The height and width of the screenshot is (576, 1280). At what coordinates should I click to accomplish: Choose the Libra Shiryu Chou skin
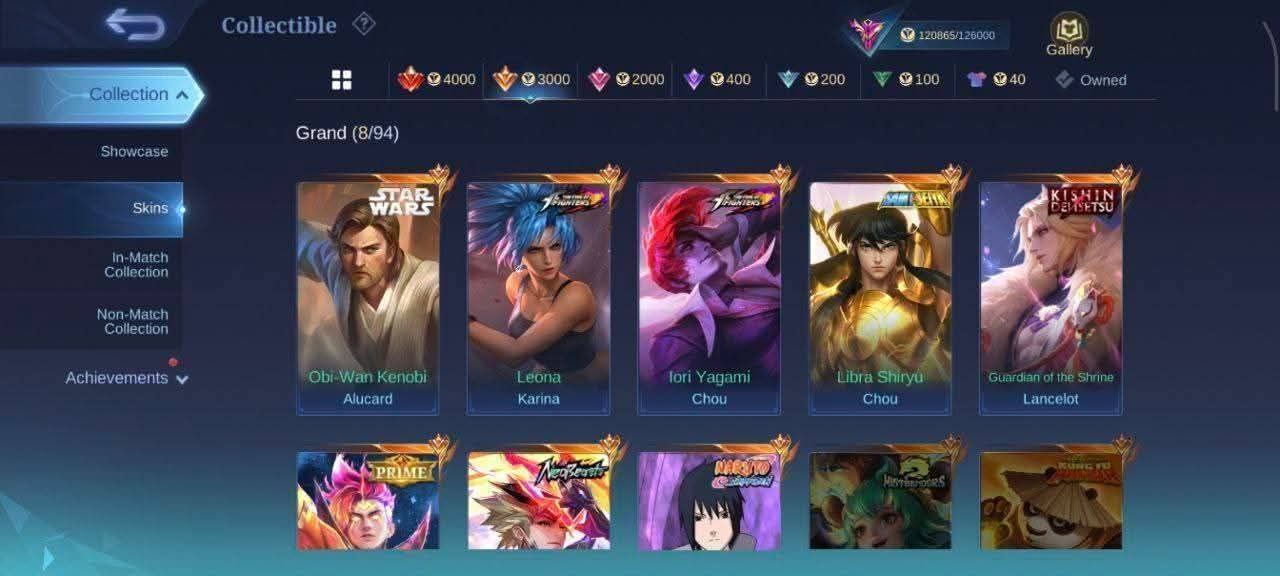880,297
